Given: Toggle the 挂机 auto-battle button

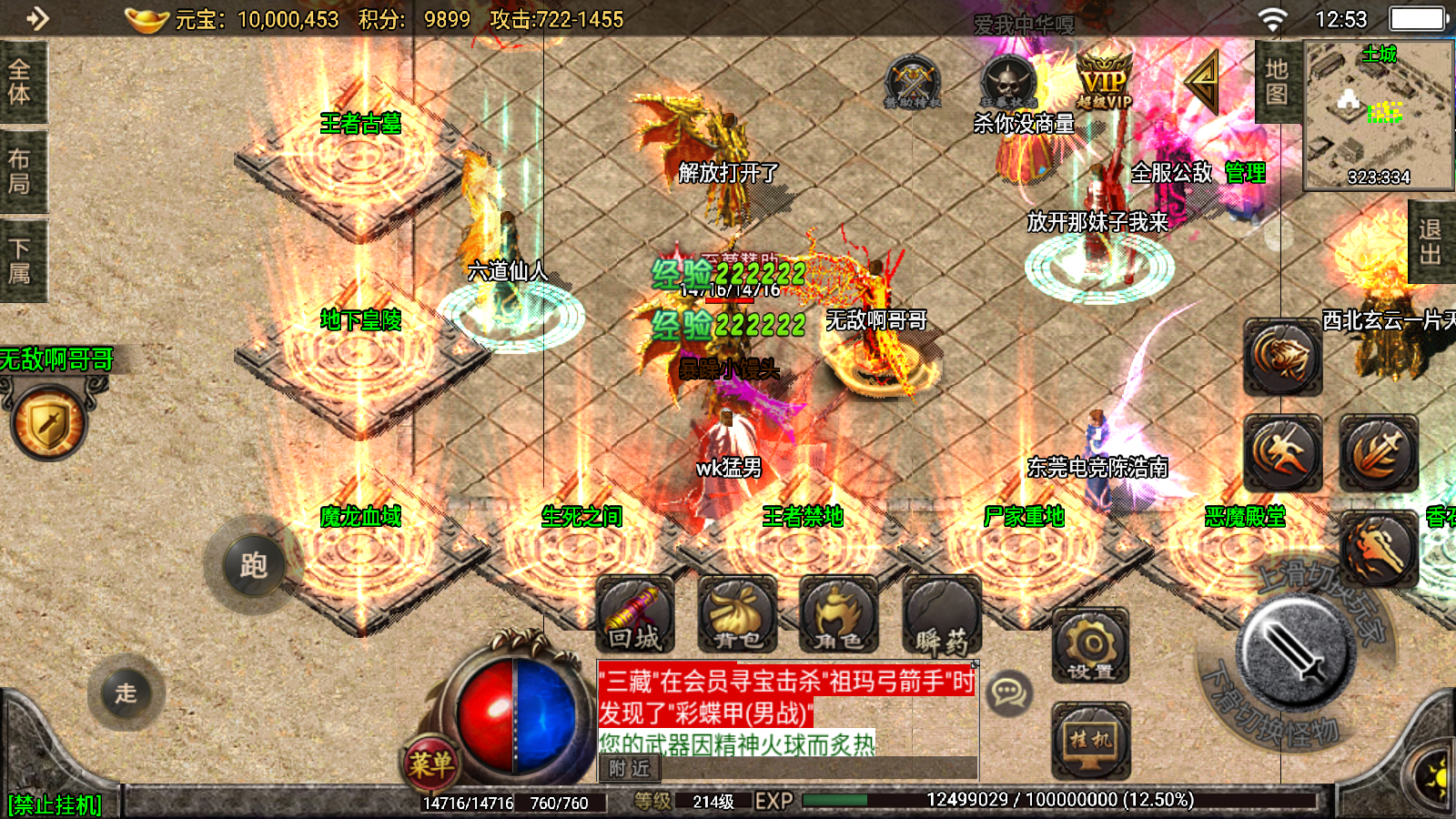Looking at the screenshot, I should pos(1091,740).
